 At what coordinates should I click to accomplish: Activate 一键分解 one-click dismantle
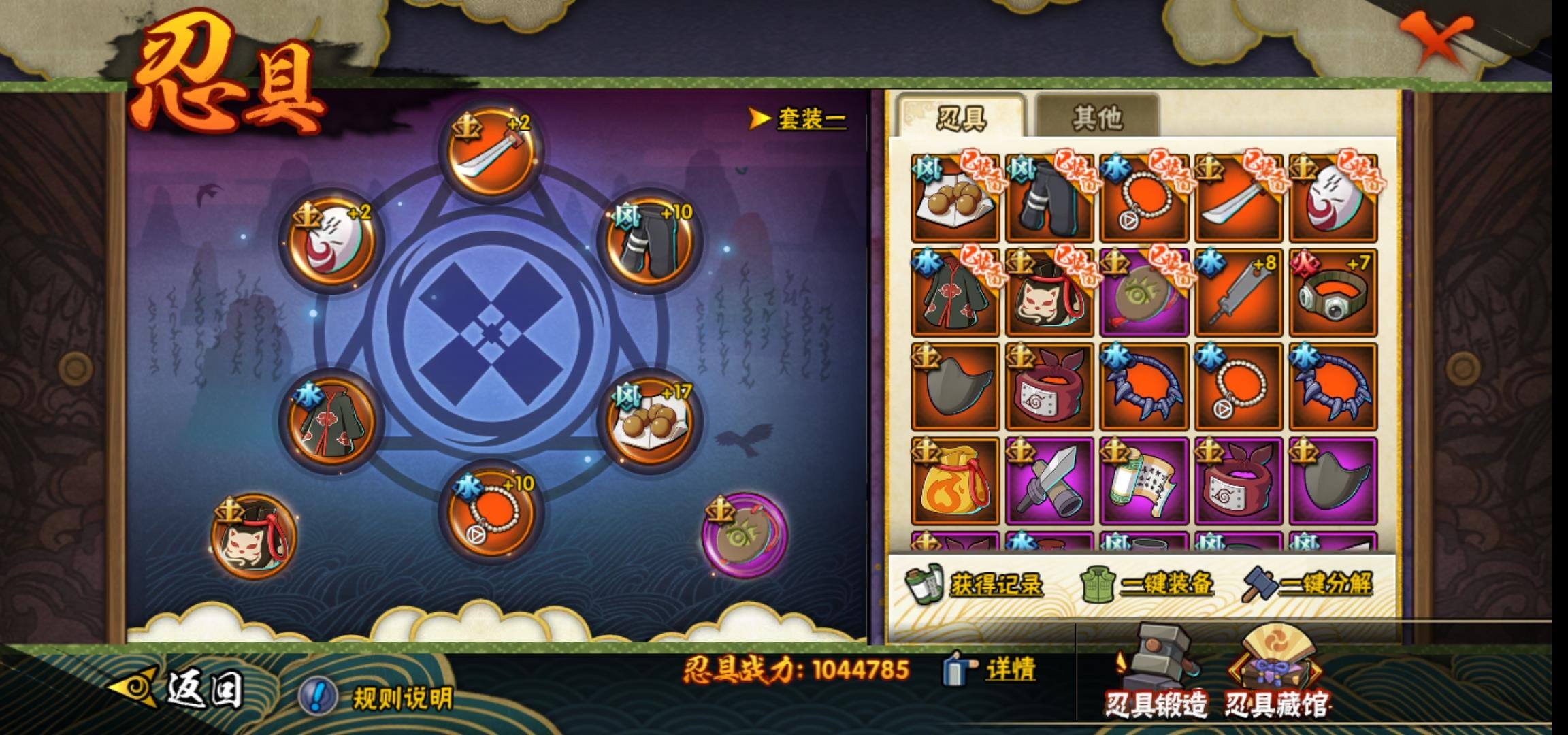[1308, 584]
